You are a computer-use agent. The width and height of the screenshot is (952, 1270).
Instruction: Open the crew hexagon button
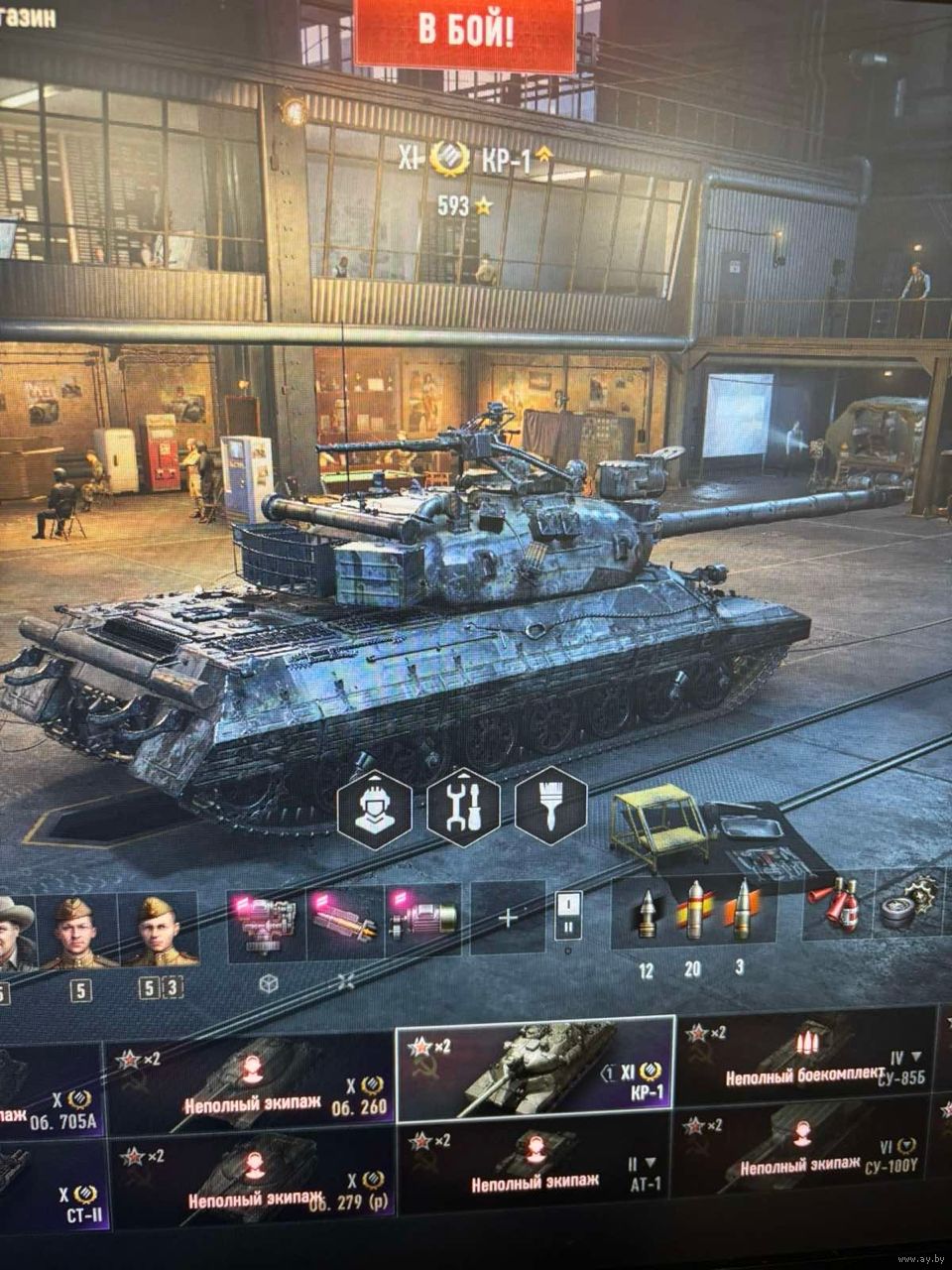point(375,807)
